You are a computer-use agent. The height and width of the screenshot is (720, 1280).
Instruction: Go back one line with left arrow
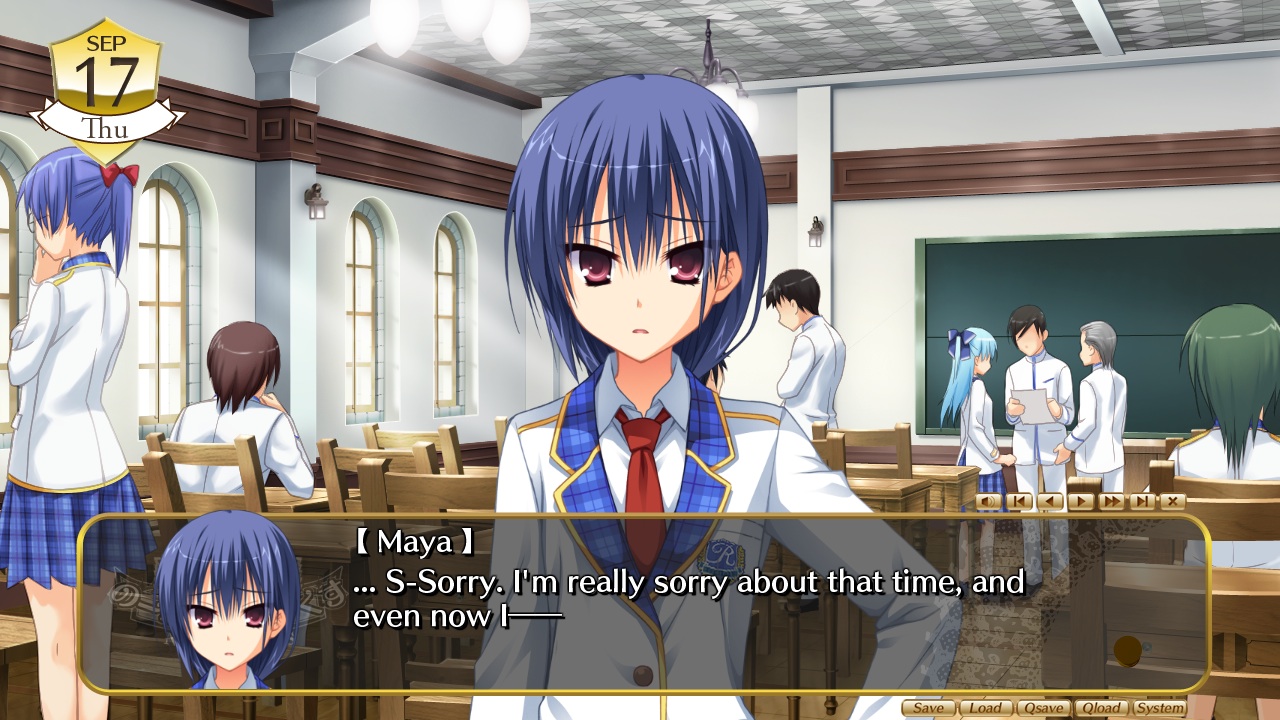coord(1049,501)
